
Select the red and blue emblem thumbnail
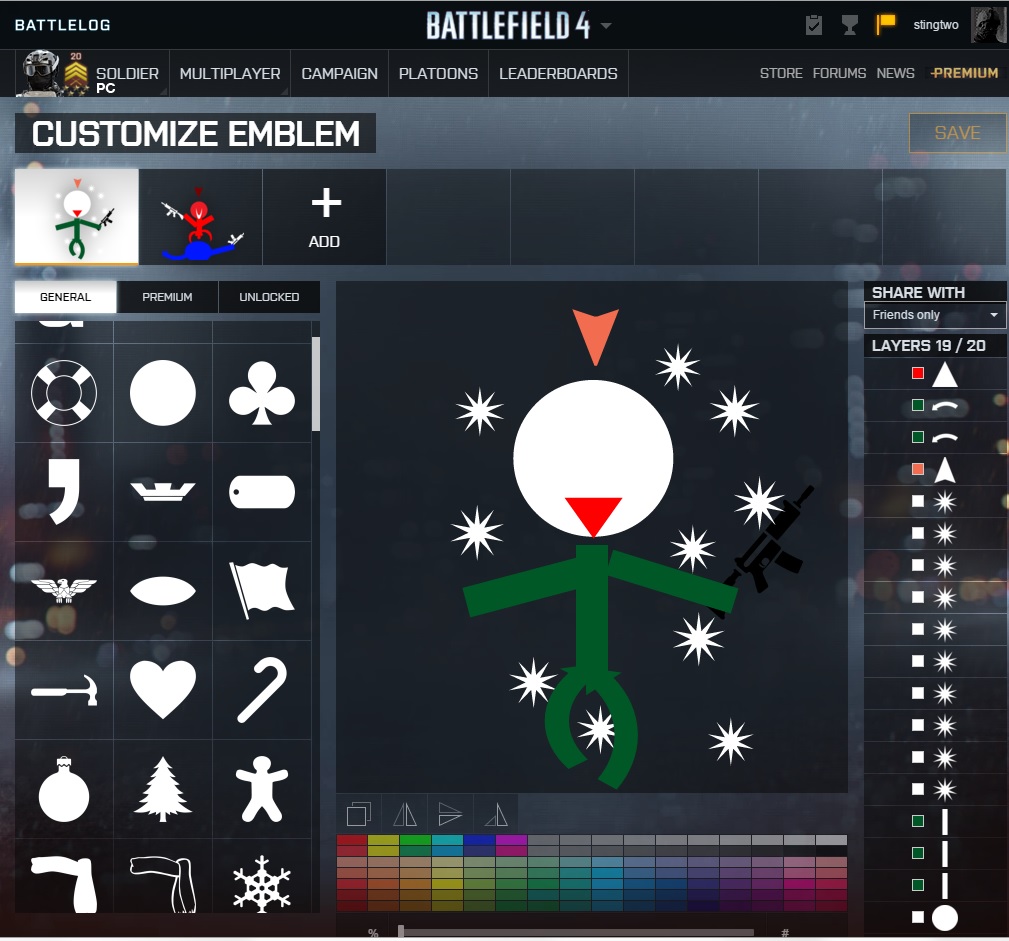tap(201, 217)
